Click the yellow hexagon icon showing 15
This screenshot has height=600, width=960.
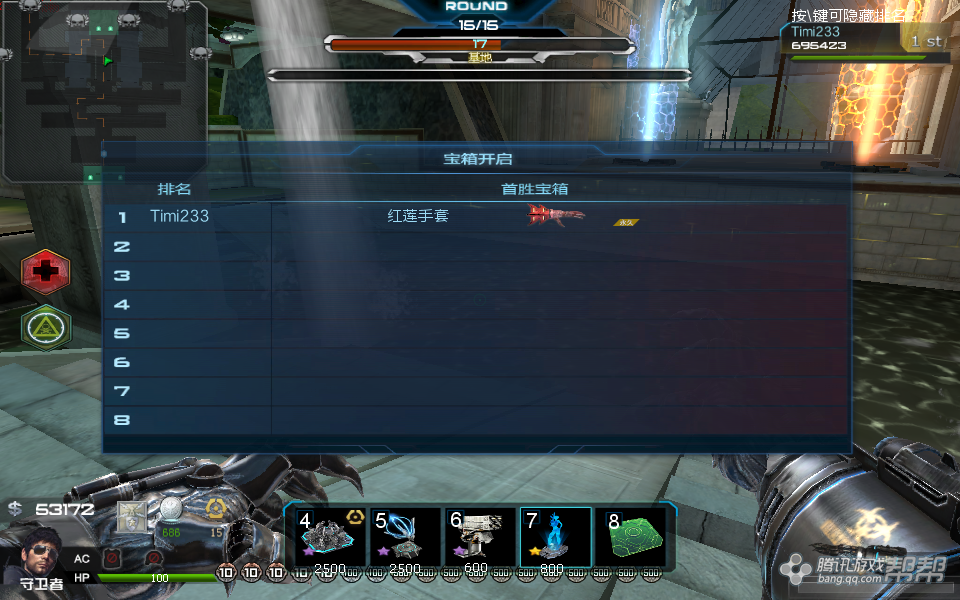coord(215,509)
